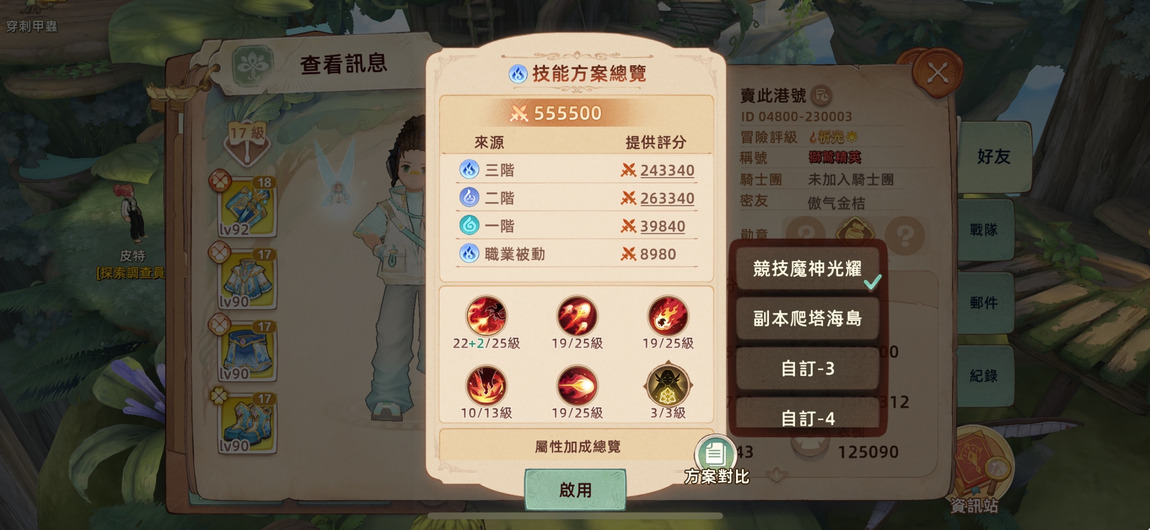
Task: Switch to the 郵件 mail tab
Action: click(x=983, y=302)
